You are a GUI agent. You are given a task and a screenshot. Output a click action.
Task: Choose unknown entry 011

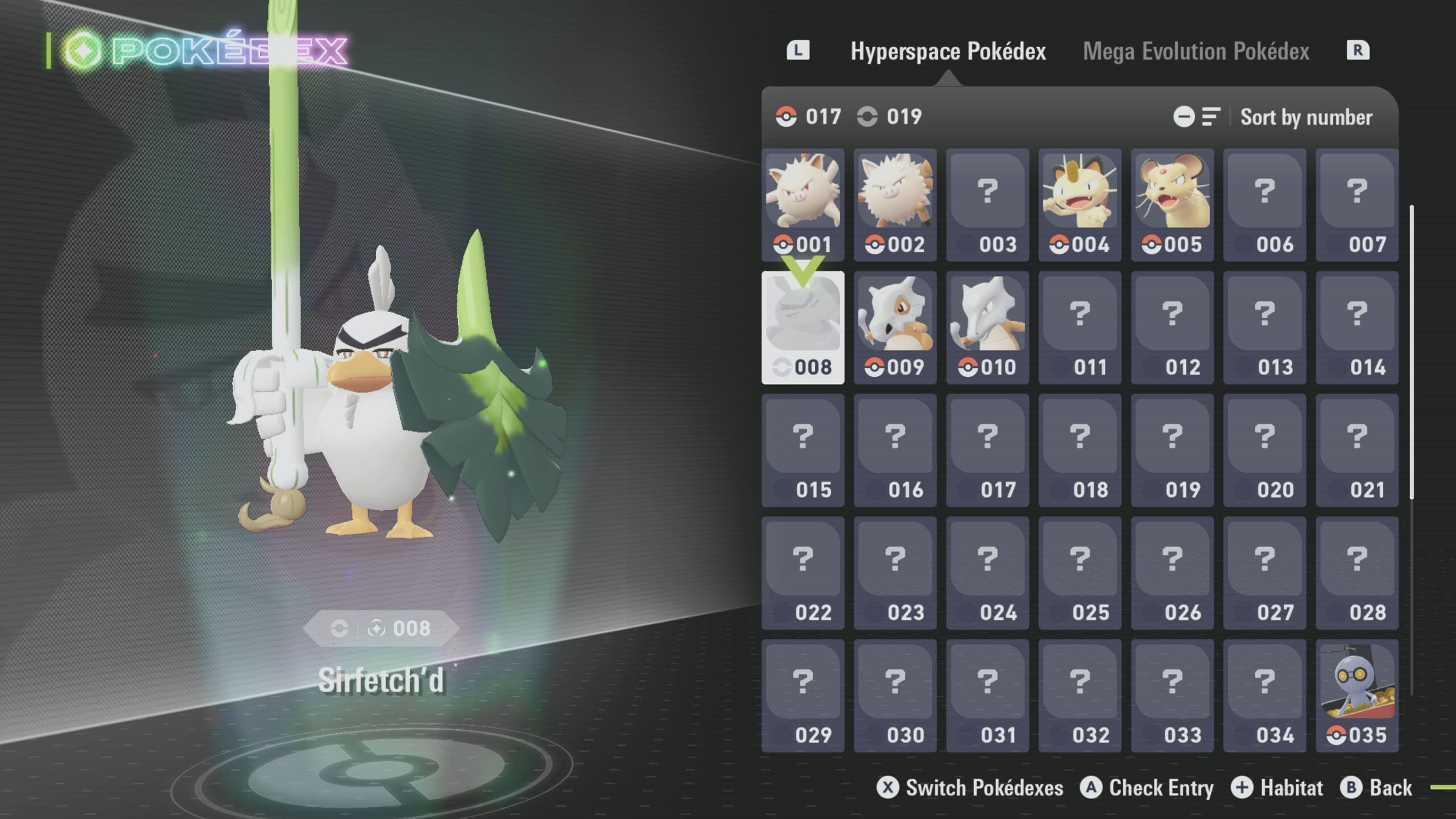click(1079, 328)
